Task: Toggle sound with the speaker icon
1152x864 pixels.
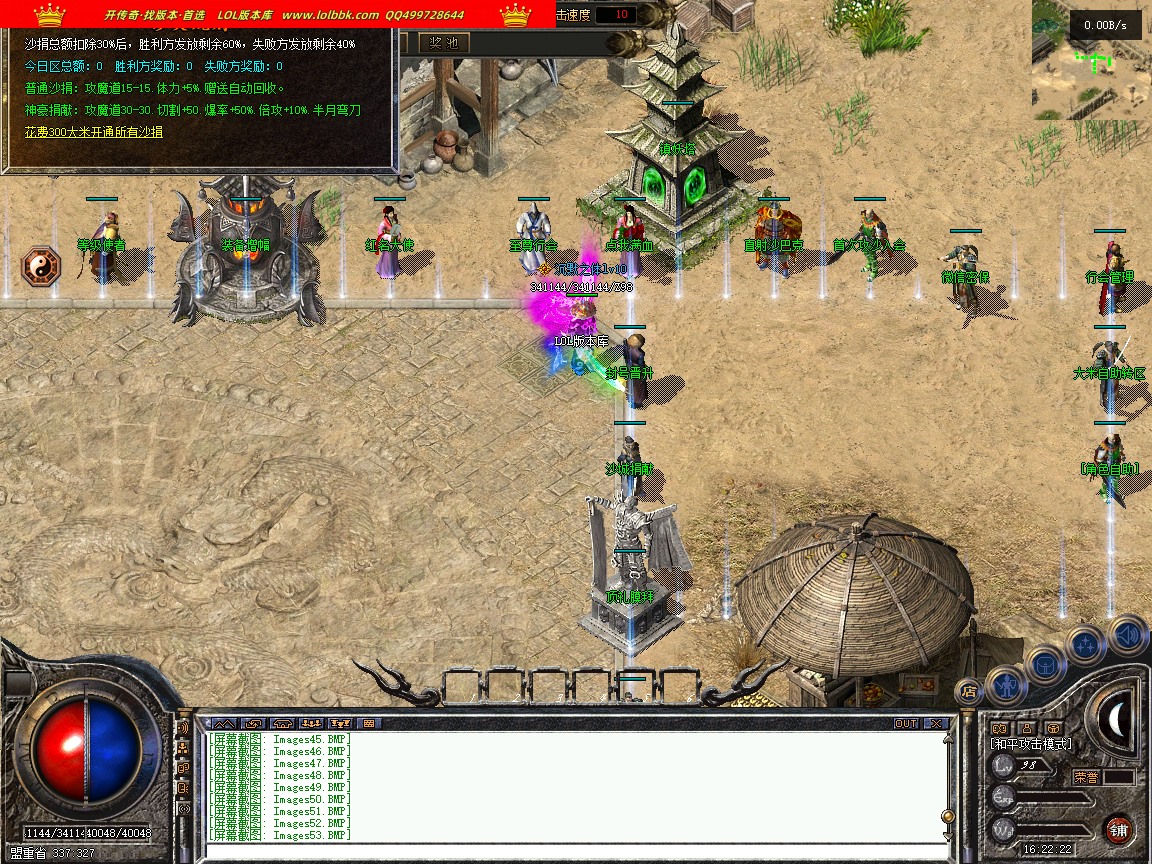Action: tap(1126, 633)
